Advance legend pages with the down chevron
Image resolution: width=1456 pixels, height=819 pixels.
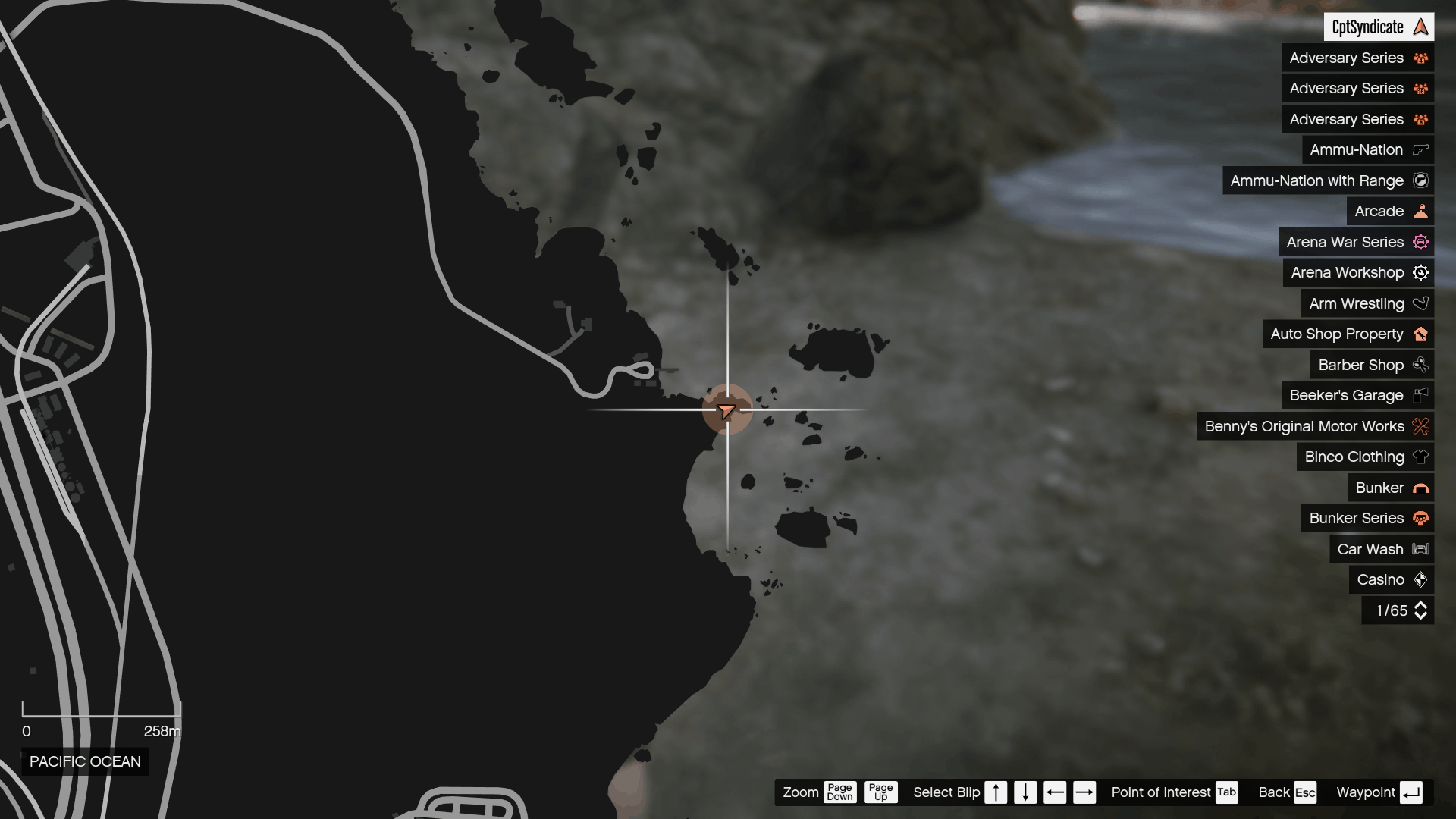coord(1421,615)
